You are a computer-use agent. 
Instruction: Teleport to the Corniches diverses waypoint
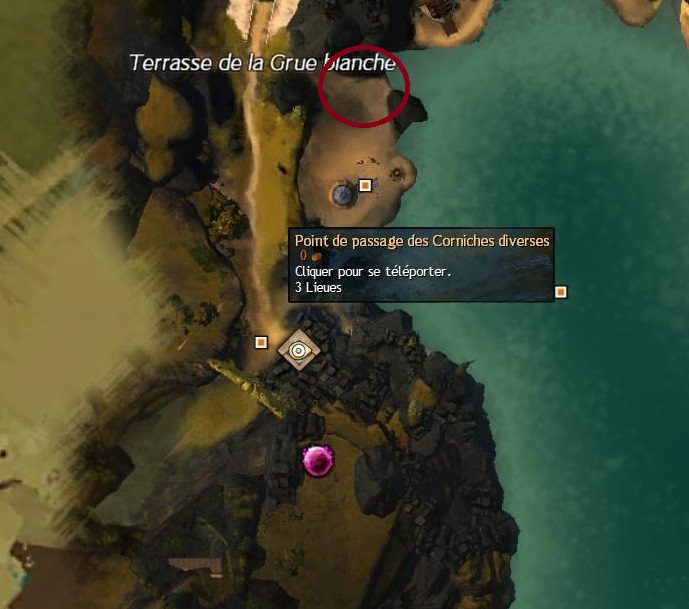click(x=298, y=350)
